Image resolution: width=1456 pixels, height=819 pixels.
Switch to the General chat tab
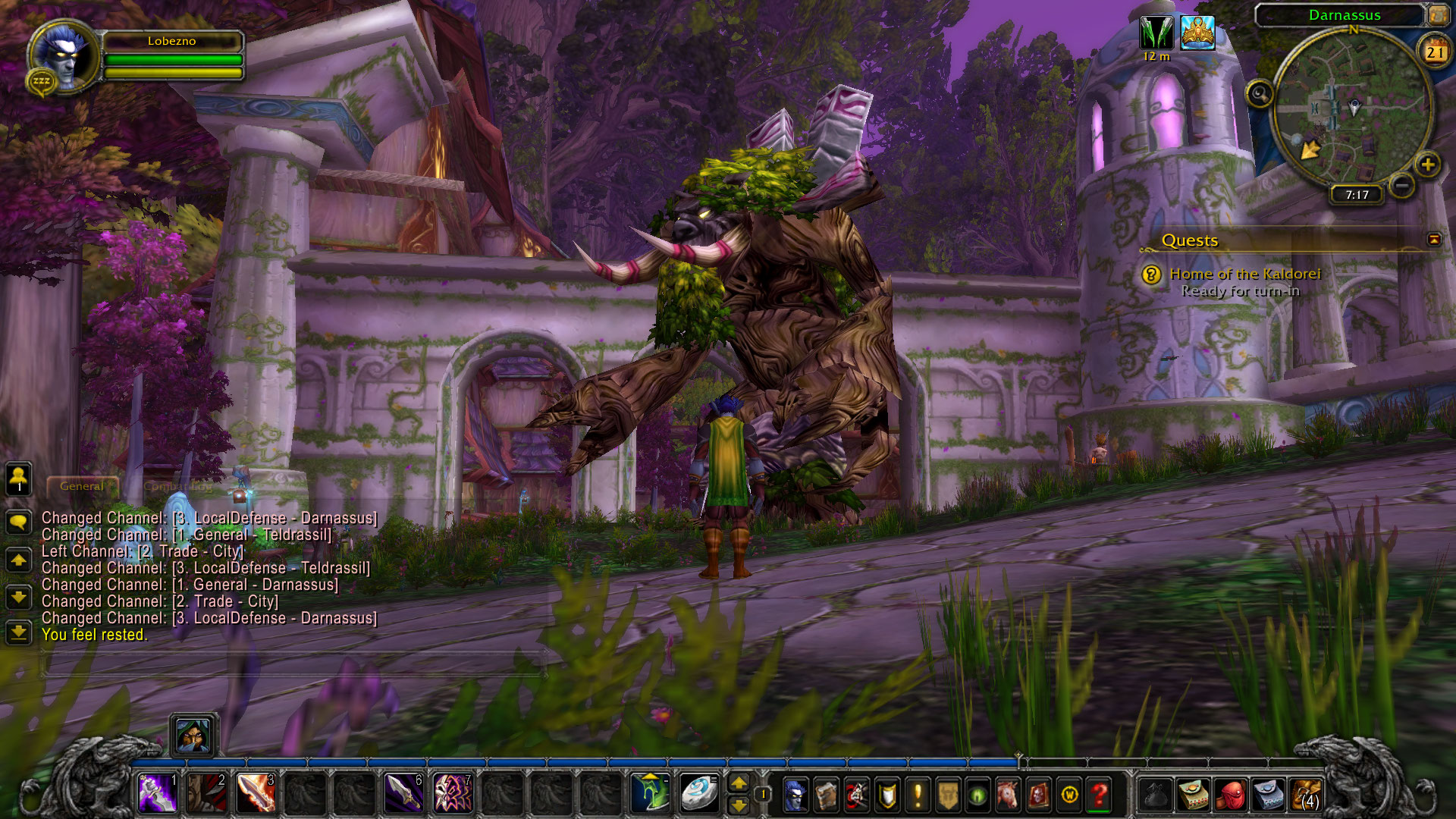(x=82, y=486)
